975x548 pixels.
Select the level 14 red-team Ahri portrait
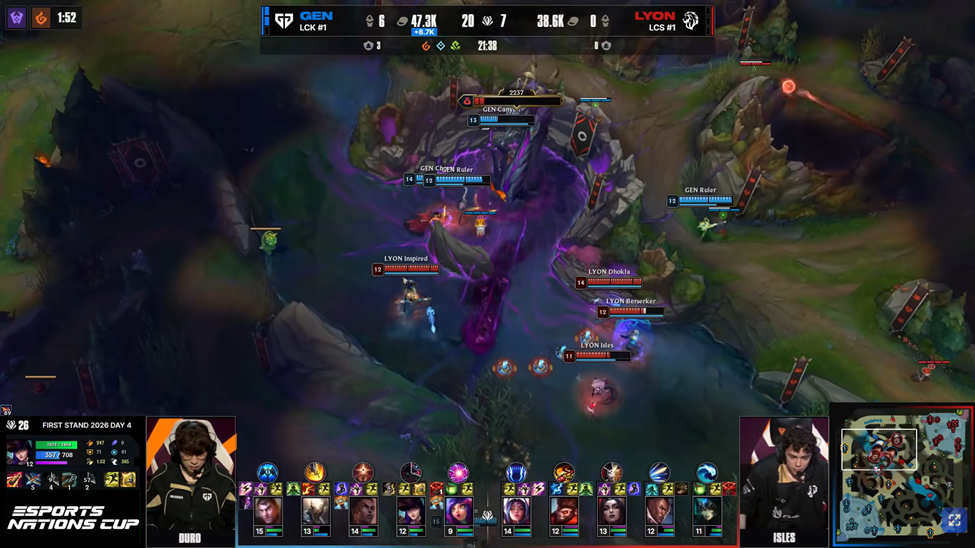coord(516,513)
